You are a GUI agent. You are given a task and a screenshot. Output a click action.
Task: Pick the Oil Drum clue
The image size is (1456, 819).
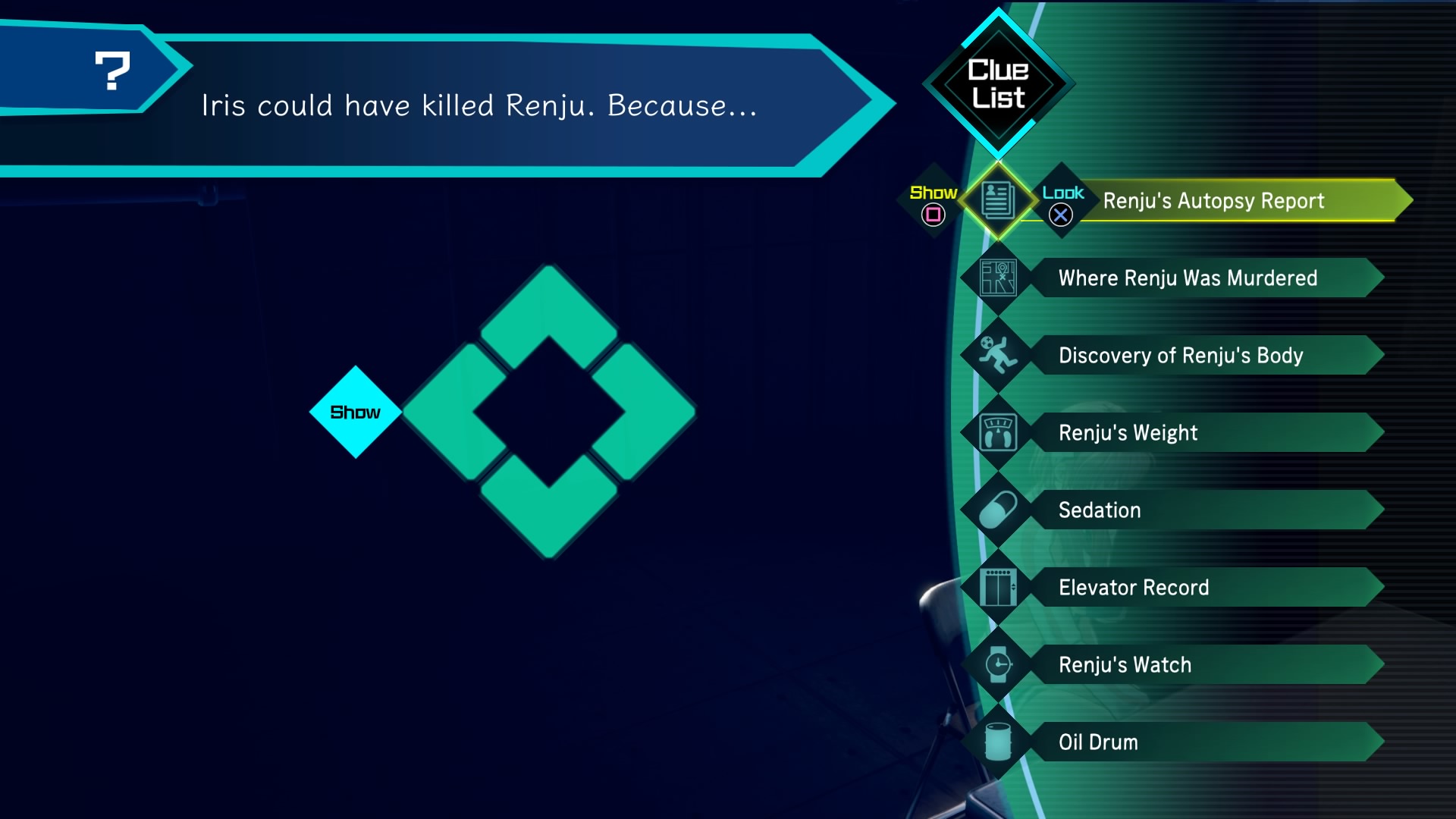click(x=1098, y=742)
